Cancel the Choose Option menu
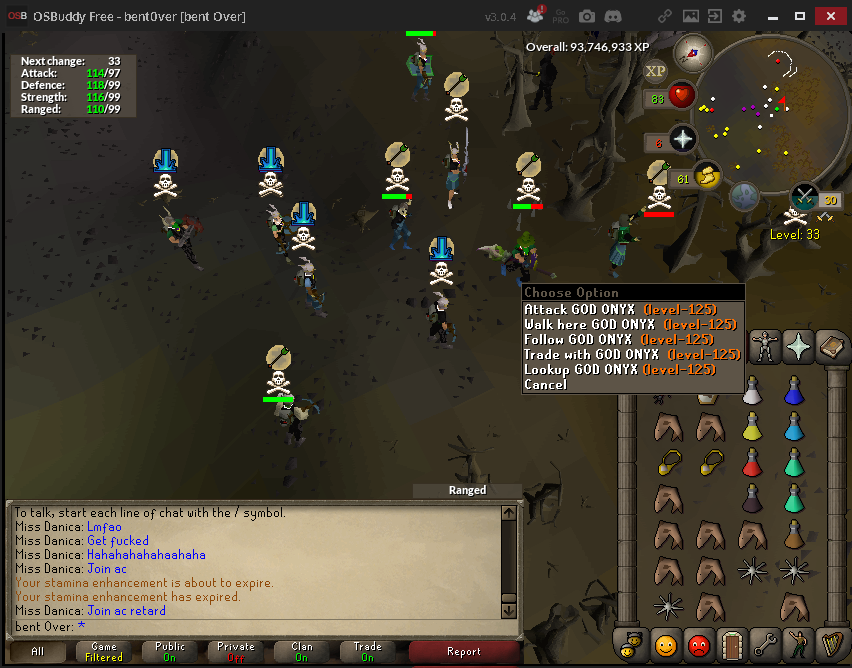 (546, 385)
